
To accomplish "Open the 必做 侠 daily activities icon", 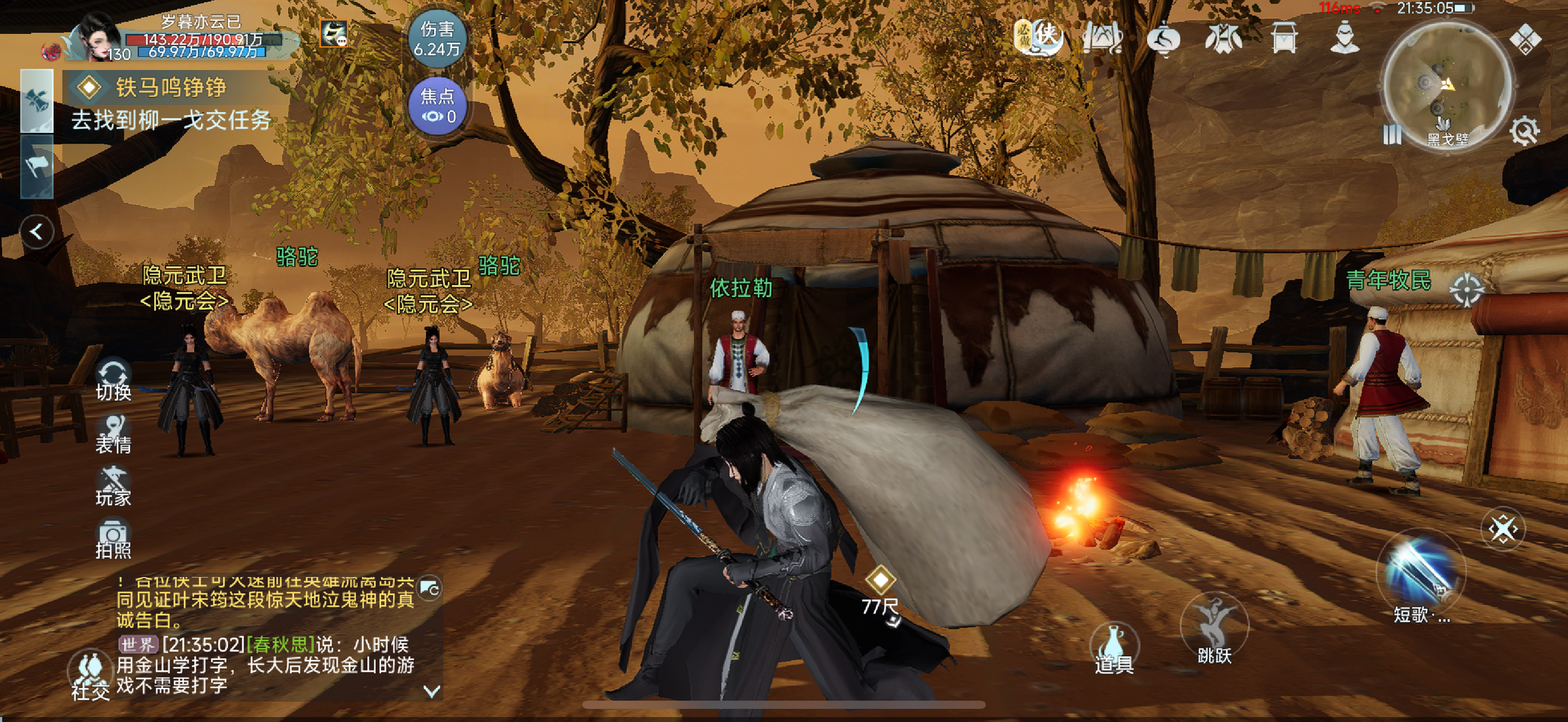I will (x=1038, y=35).
